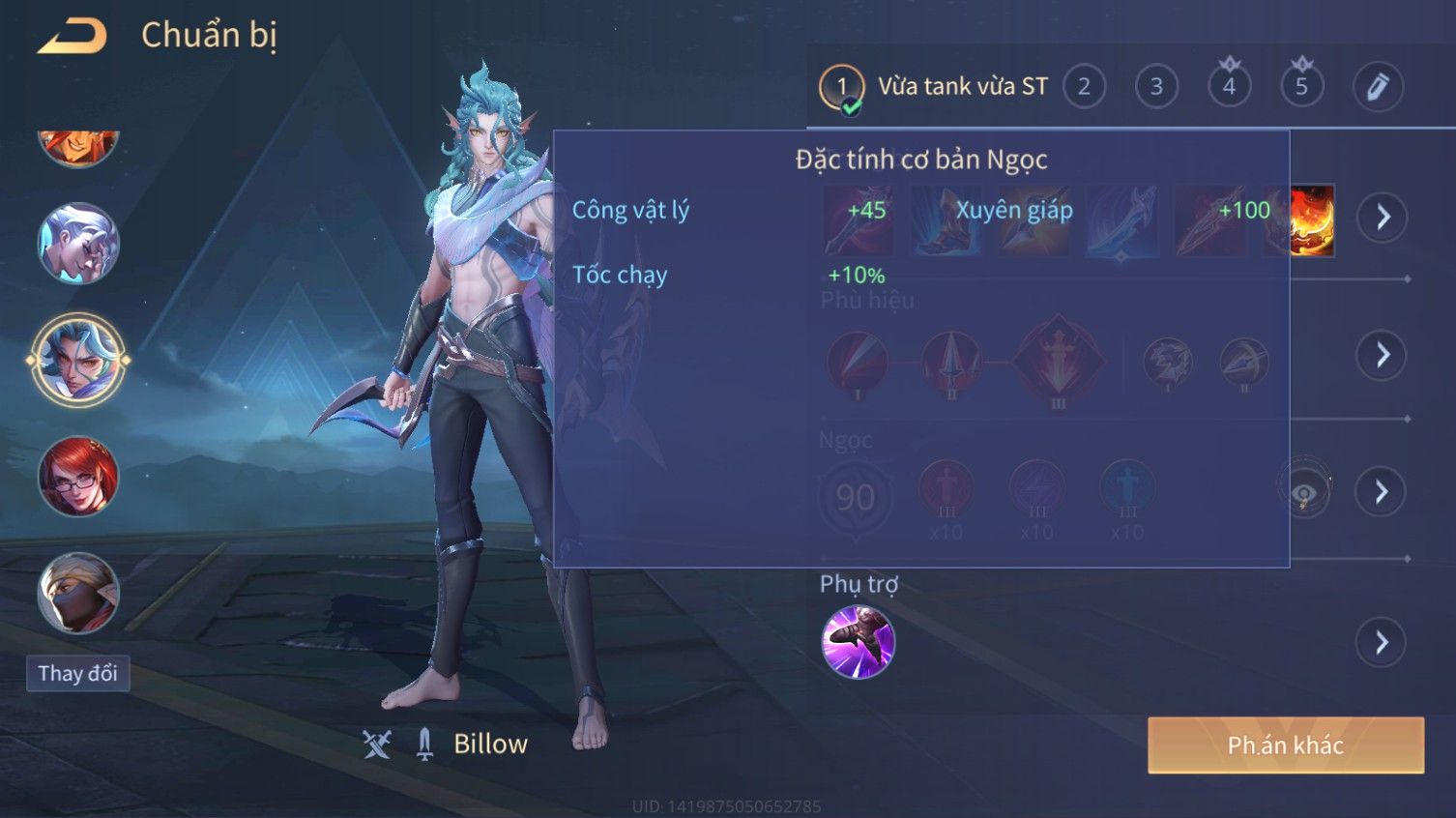
Task: Open the equipment items arrow
Action: (1382, 217)
